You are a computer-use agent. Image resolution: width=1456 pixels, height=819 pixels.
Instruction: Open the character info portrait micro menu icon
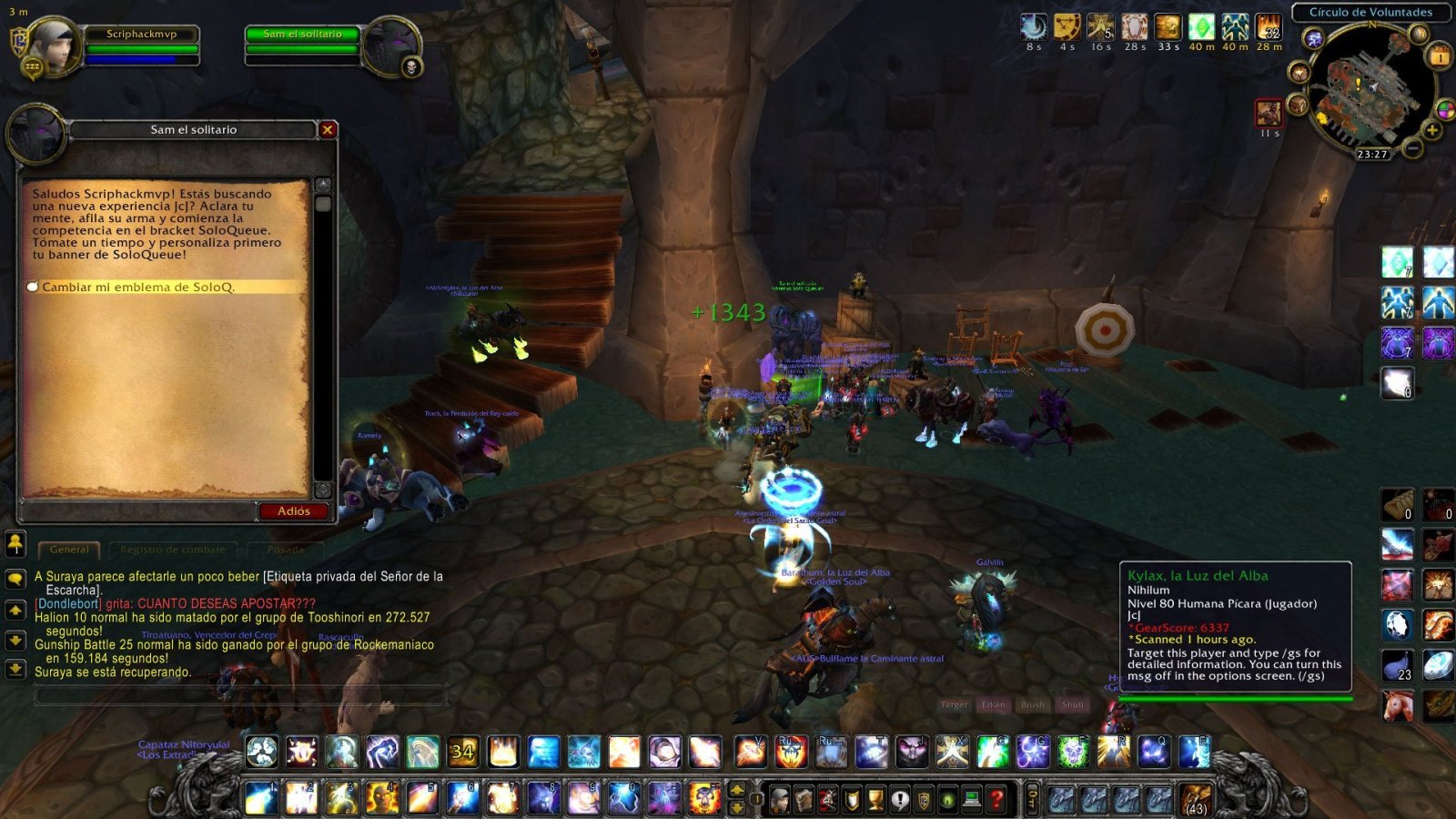point(779,800)
